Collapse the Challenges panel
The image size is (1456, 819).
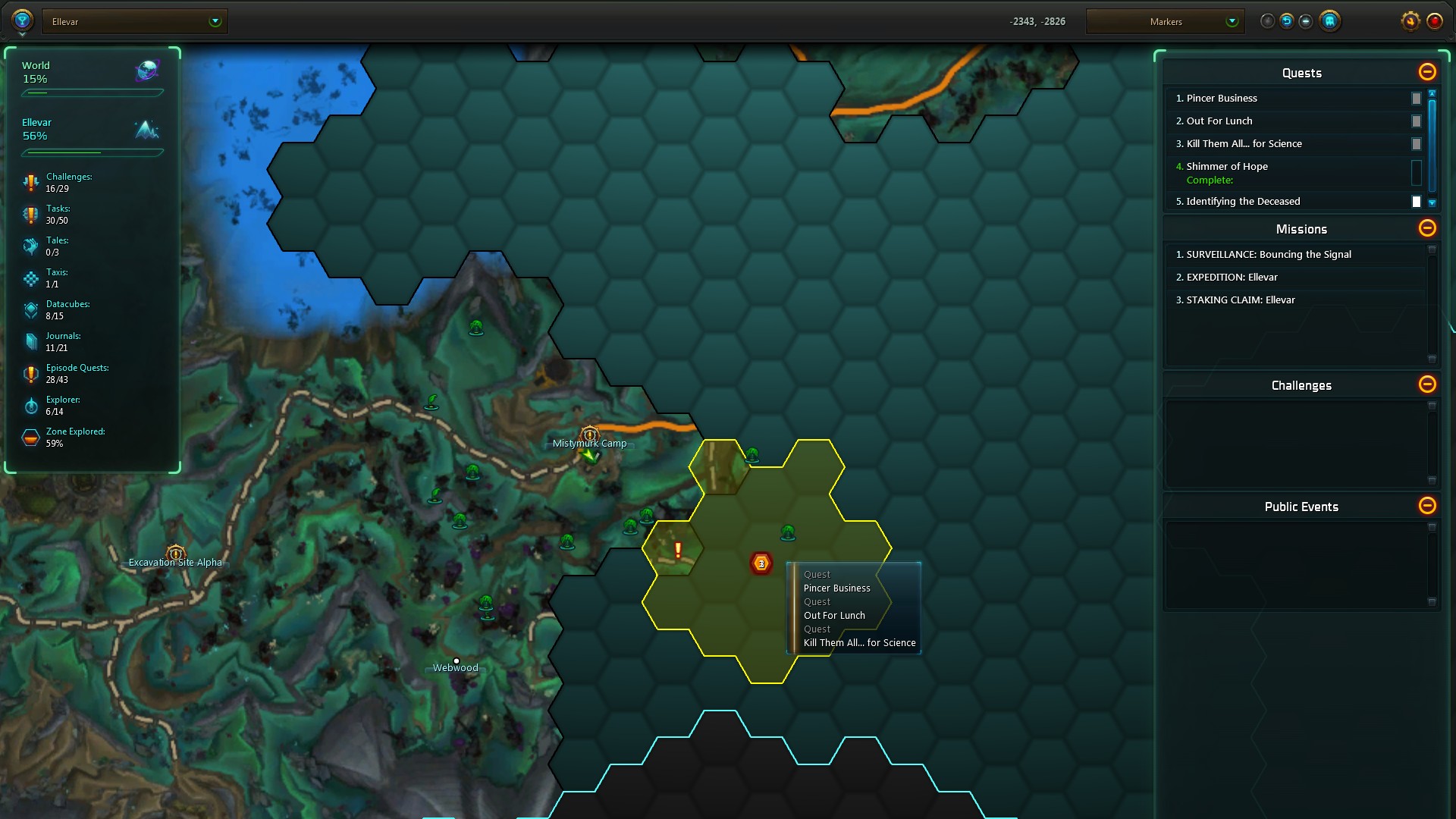(1427, 384)
